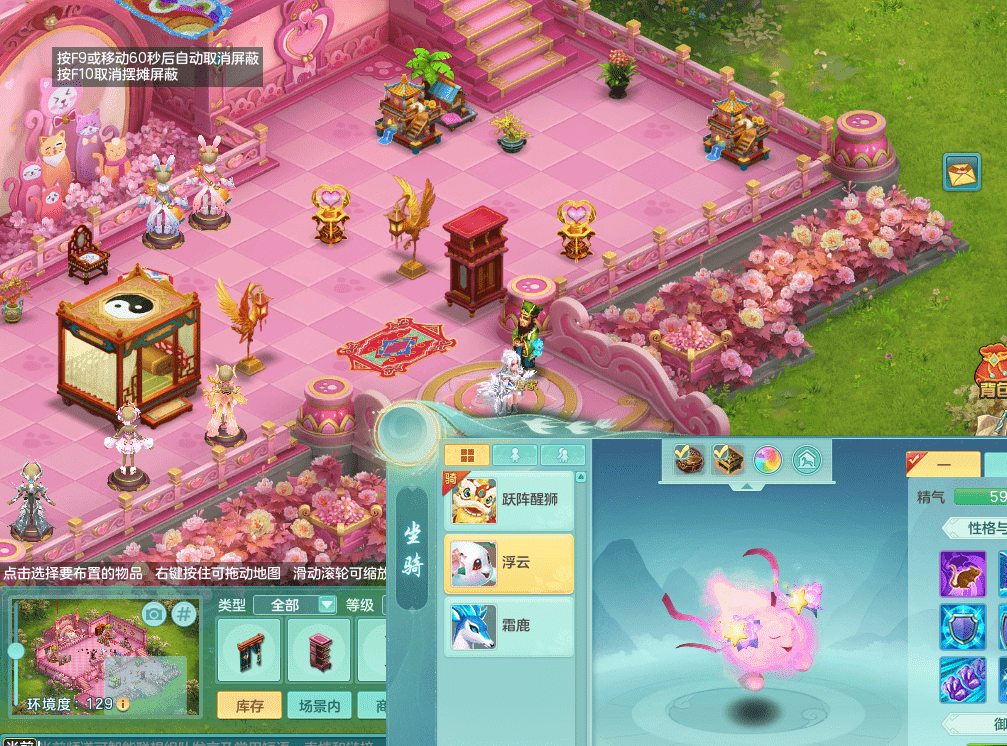1007x746 pixels.
Task: Select the 跃阵醒狮 lion mount
Action: click(x=508, y=501)
